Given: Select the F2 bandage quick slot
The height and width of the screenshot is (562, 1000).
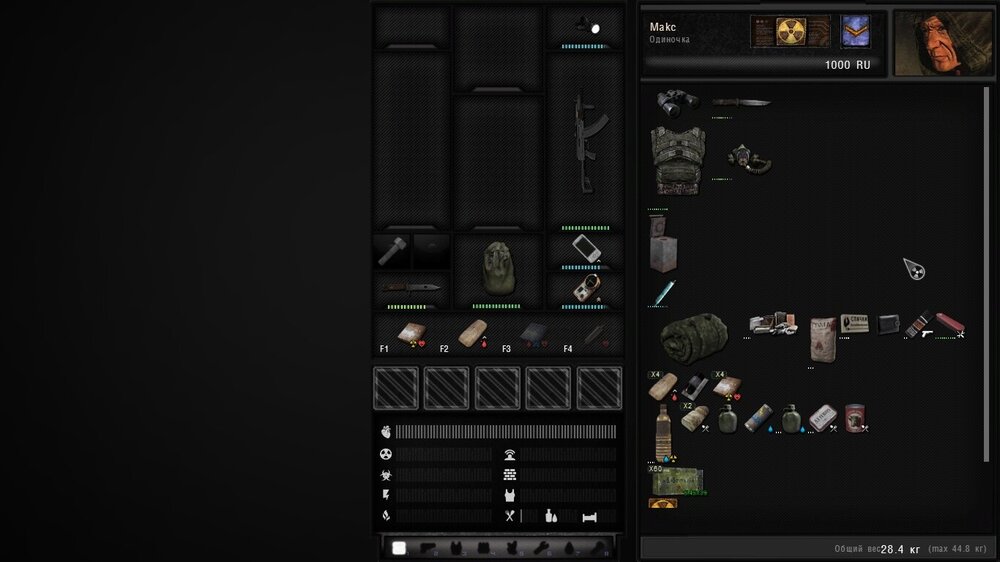Looking at the screenshot, I should pos(471,334).
